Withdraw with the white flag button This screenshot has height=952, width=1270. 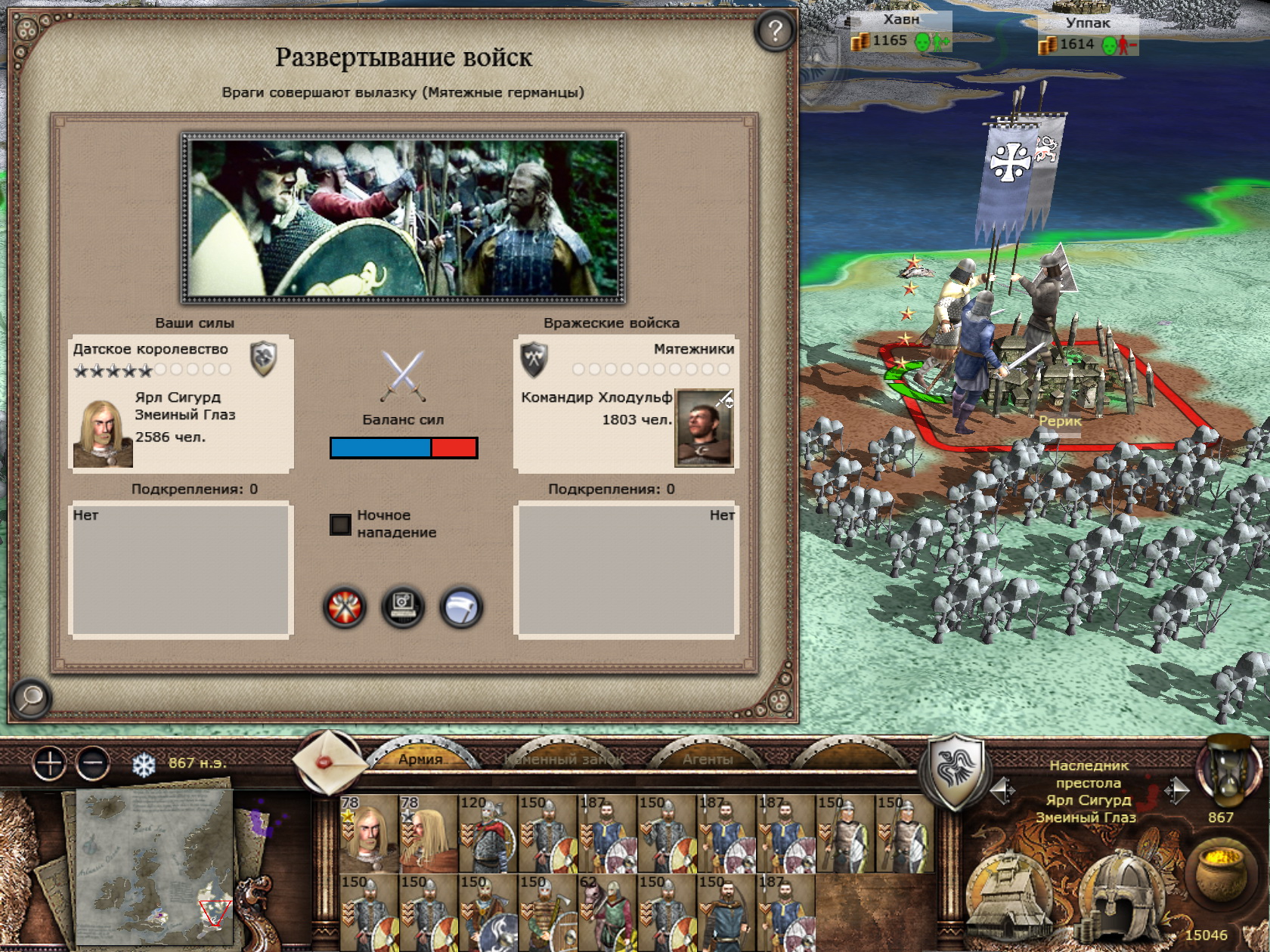tap(461, 607)
